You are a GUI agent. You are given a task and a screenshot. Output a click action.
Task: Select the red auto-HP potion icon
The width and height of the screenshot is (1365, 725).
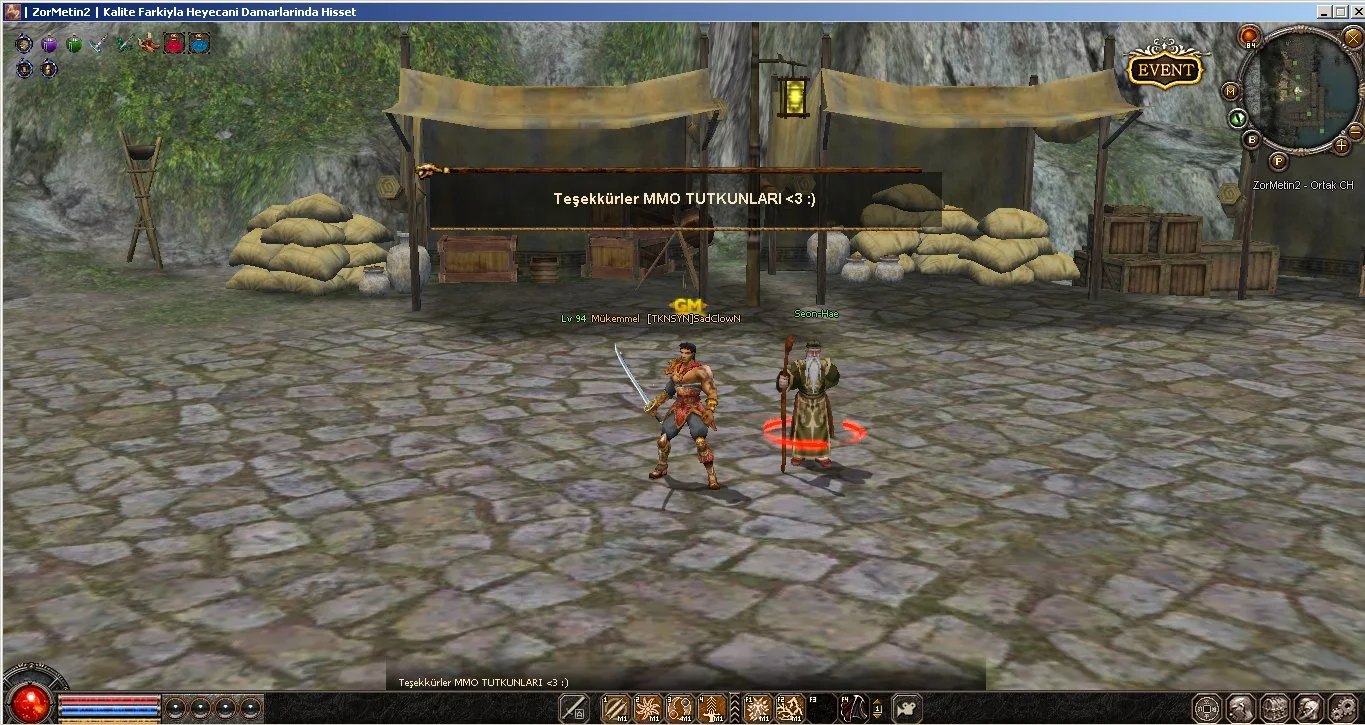pyautogui.click(x=175, y=44)
